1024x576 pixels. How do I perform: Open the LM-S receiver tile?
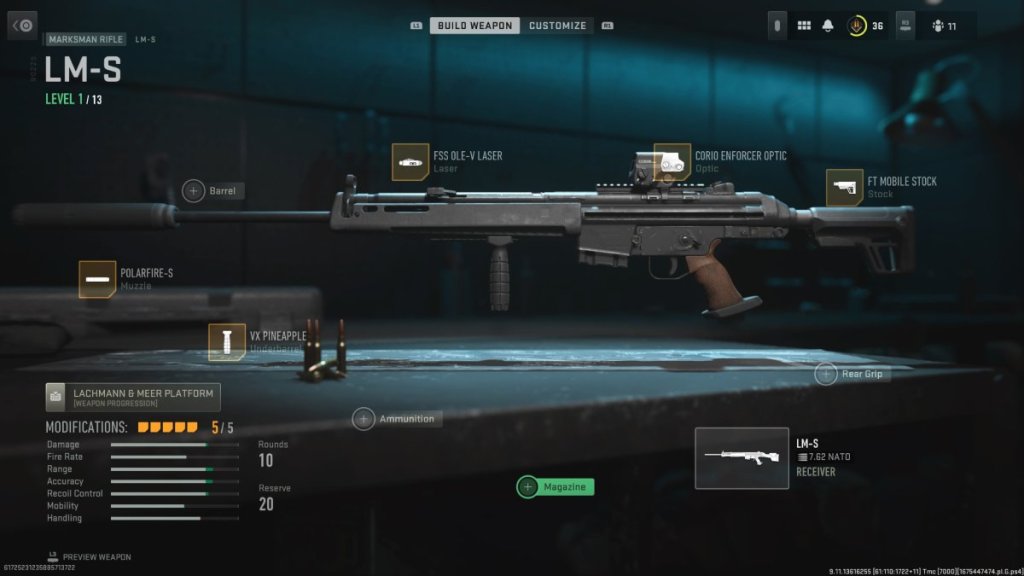pyautogui.click(x=741, y=458)
